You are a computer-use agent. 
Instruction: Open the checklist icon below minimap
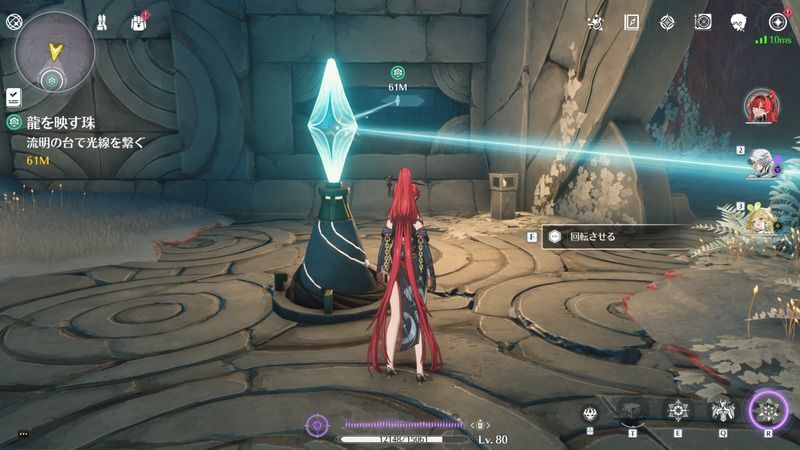pyautogui.click(x=14, y=97)
